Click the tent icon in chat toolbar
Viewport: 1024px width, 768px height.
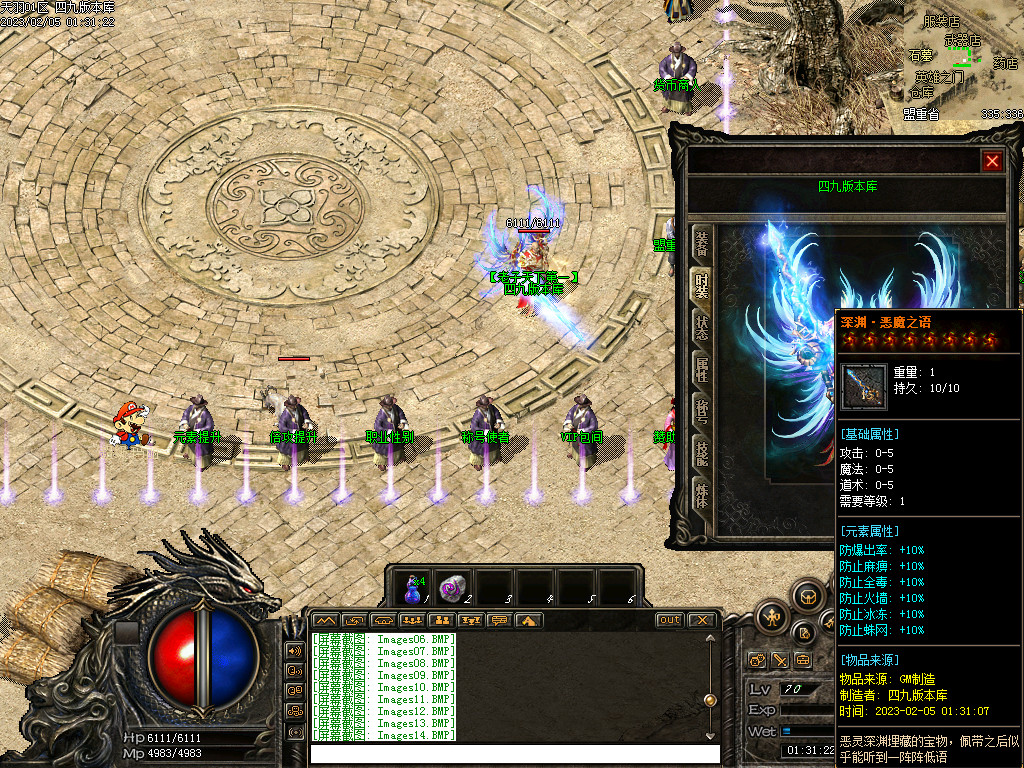[x=528, y=620]
